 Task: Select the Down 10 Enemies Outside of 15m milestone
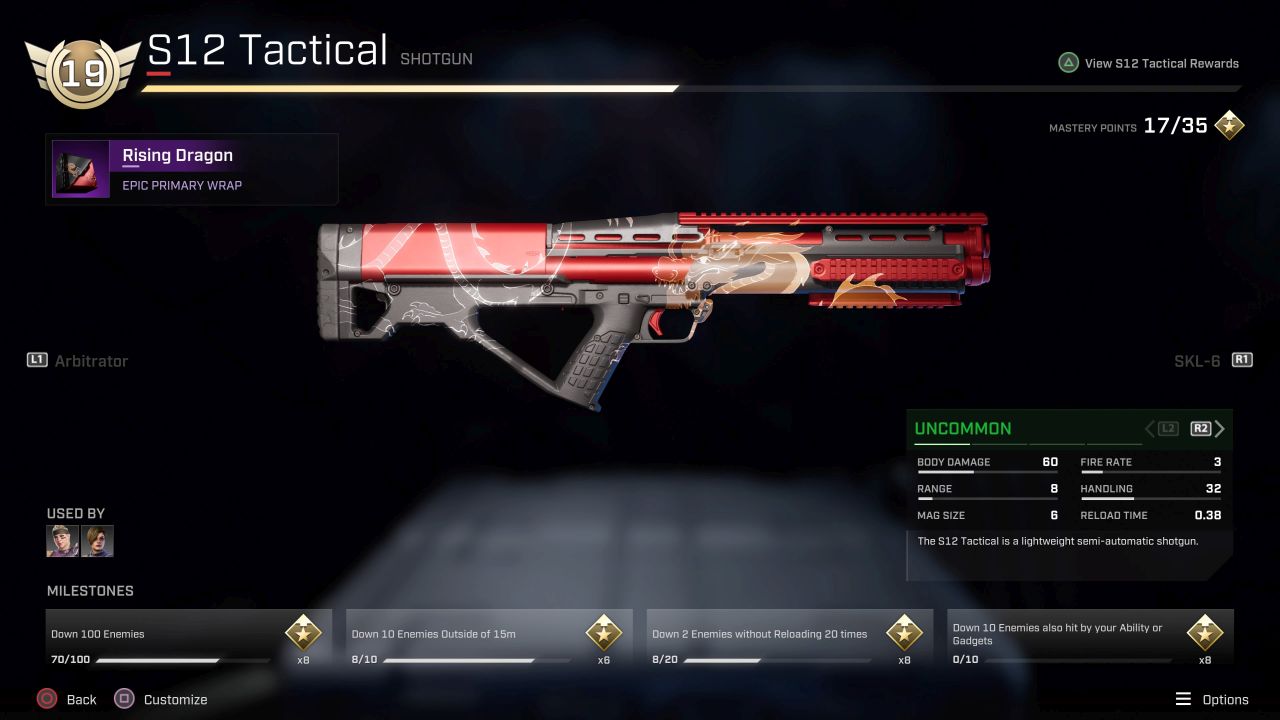tap(489, 640)
